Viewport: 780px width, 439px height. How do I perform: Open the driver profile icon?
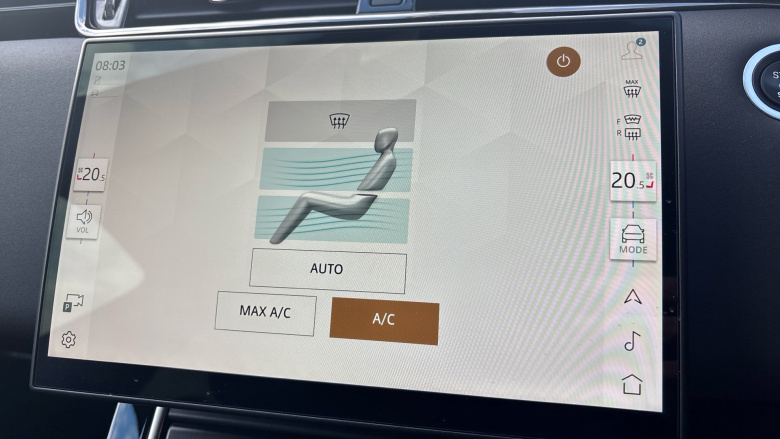632,48
